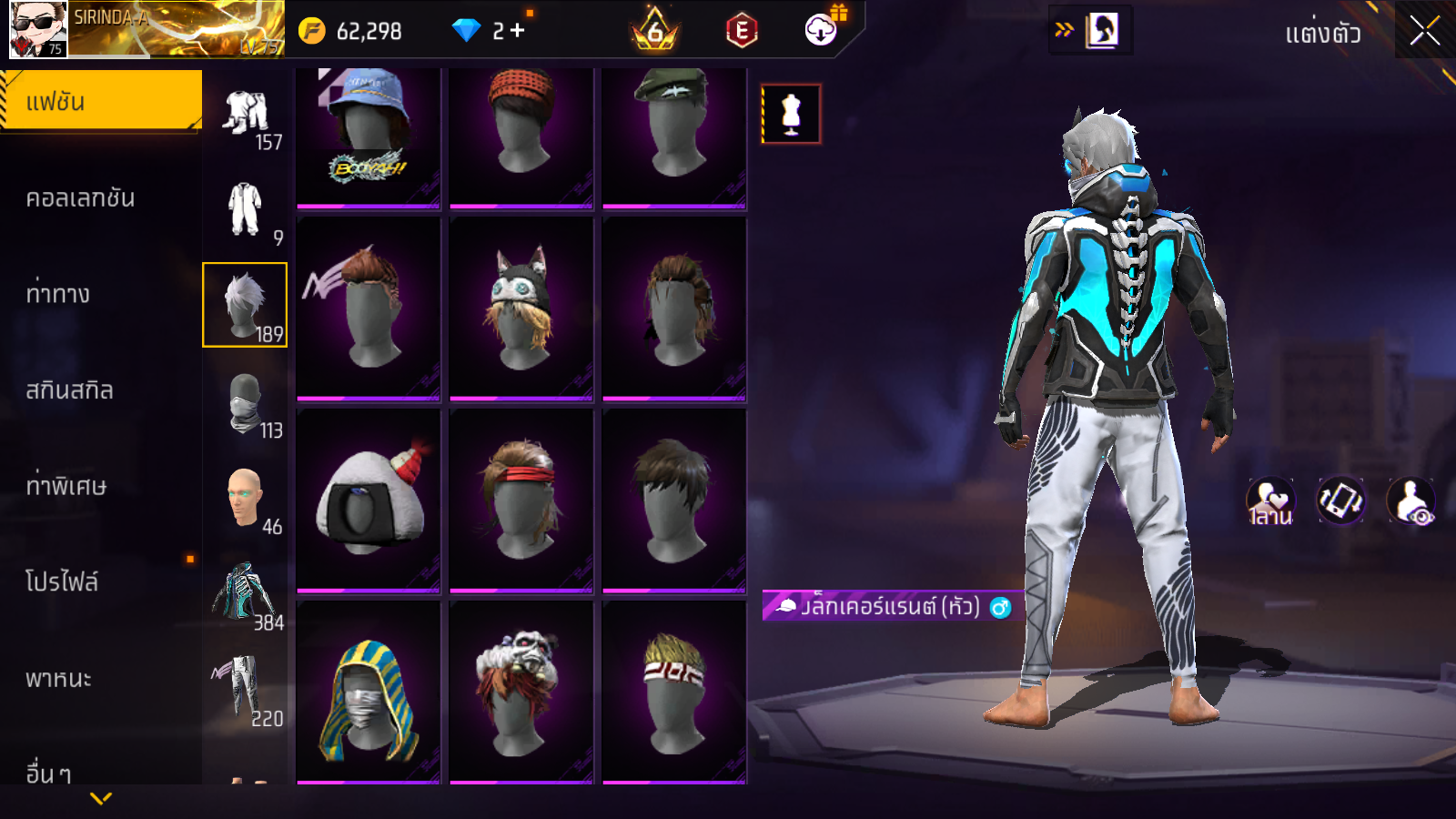The height and width of the screenshot is (819, 1456).
Task: Open the cloud download gift icon
Action: 822,30
